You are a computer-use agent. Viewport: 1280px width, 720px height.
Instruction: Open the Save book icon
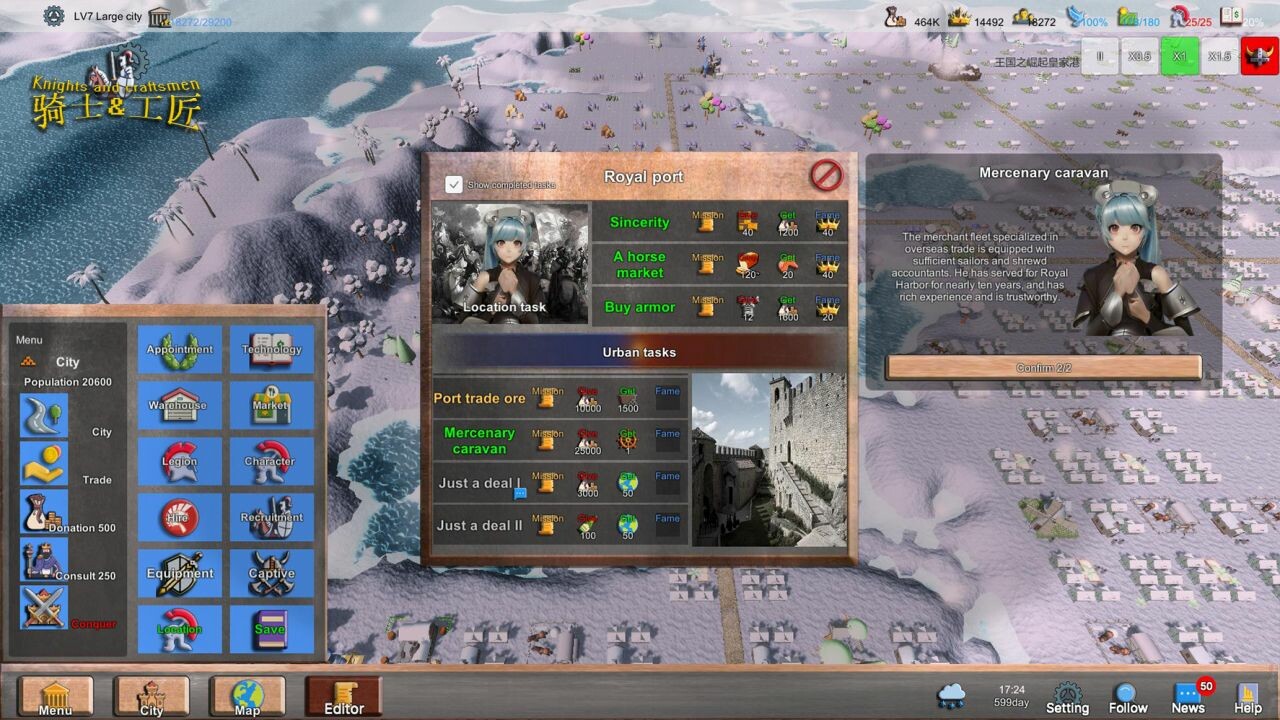pos(271,629)
